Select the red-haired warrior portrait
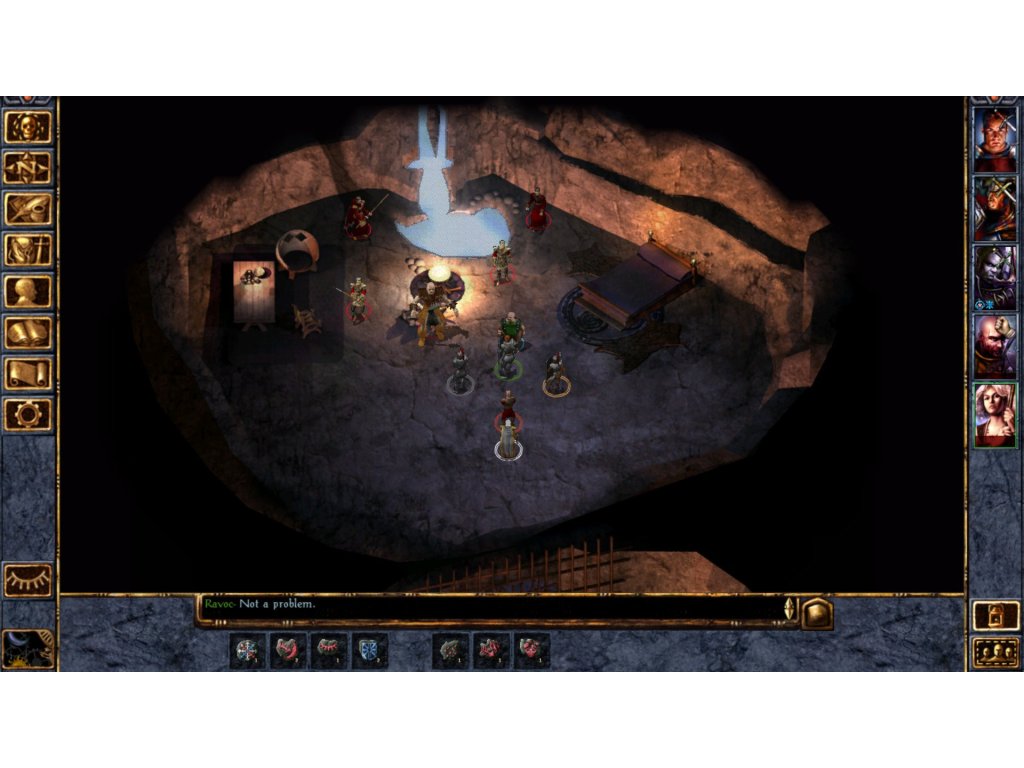 995,140
